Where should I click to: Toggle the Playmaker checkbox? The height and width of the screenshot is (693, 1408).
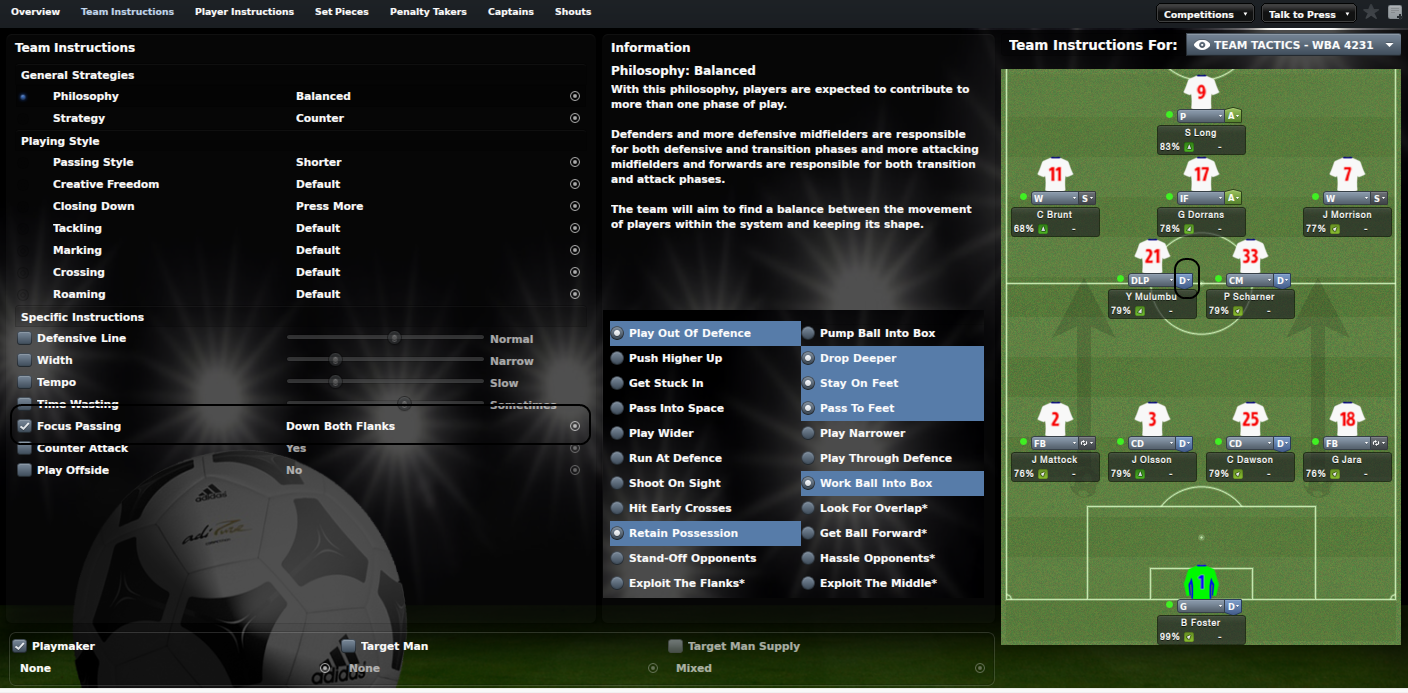[x=19, y=646]
